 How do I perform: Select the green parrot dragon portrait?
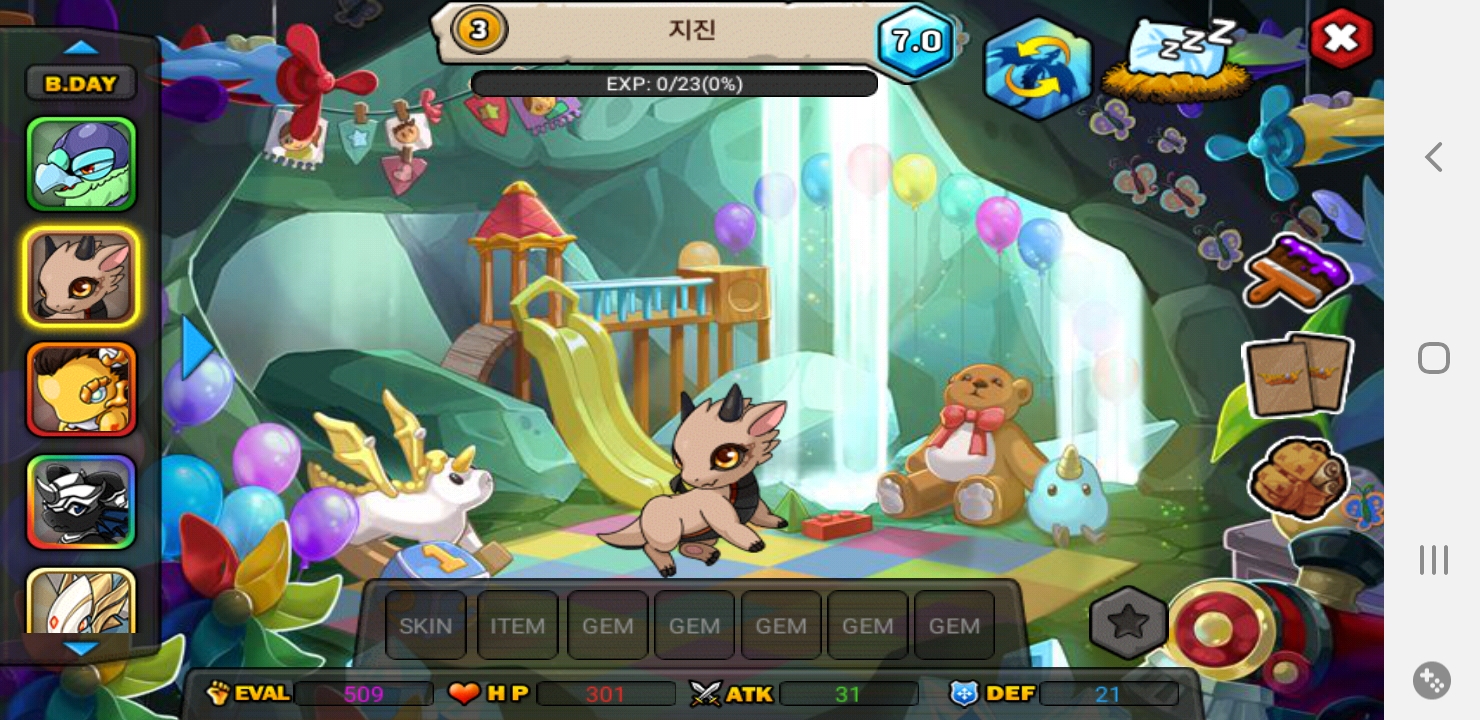(81, 164)
